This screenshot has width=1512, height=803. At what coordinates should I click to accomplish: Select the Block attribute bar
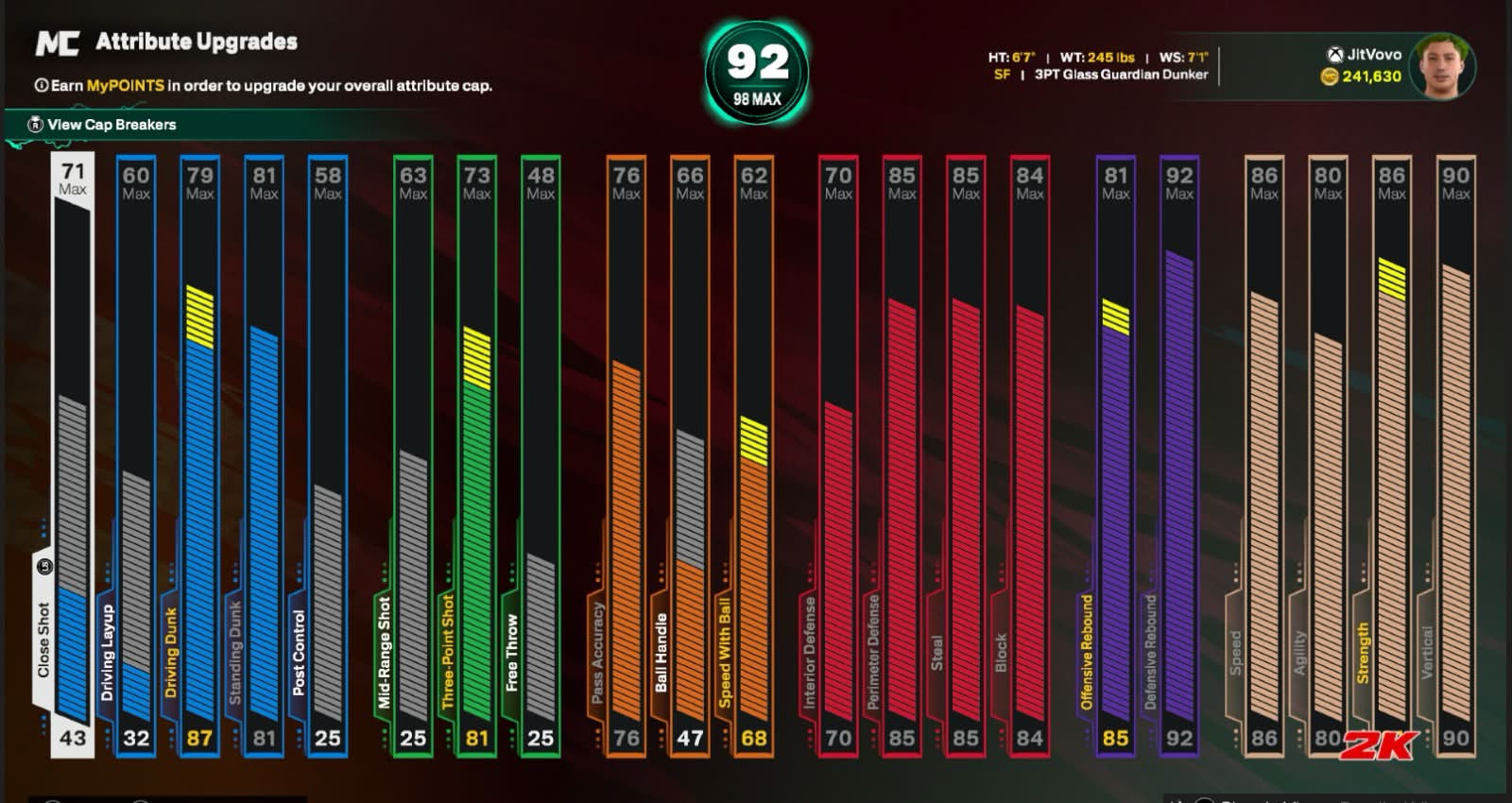1029,453
